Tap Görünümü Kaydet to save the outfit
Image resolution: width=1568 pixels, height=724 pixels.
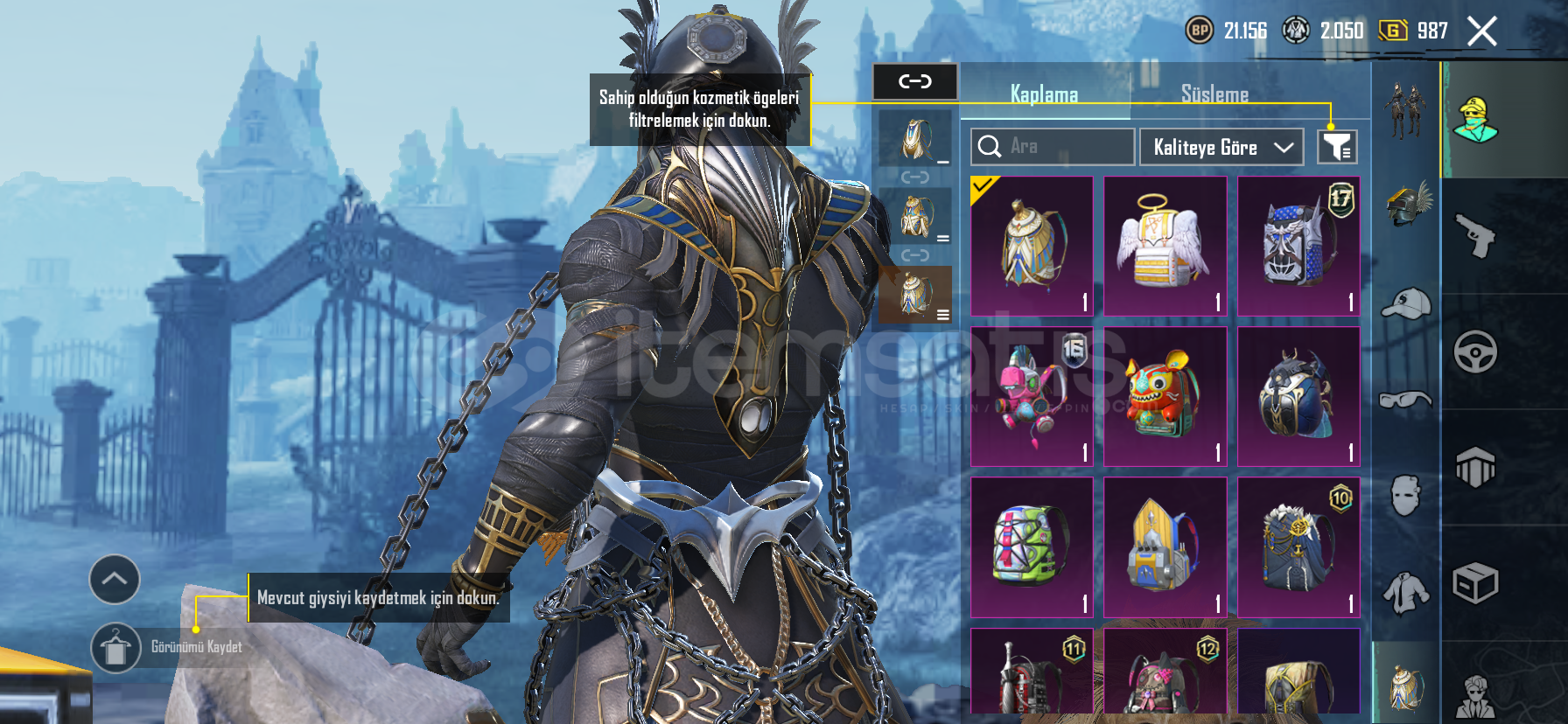[x=115, y=648]
